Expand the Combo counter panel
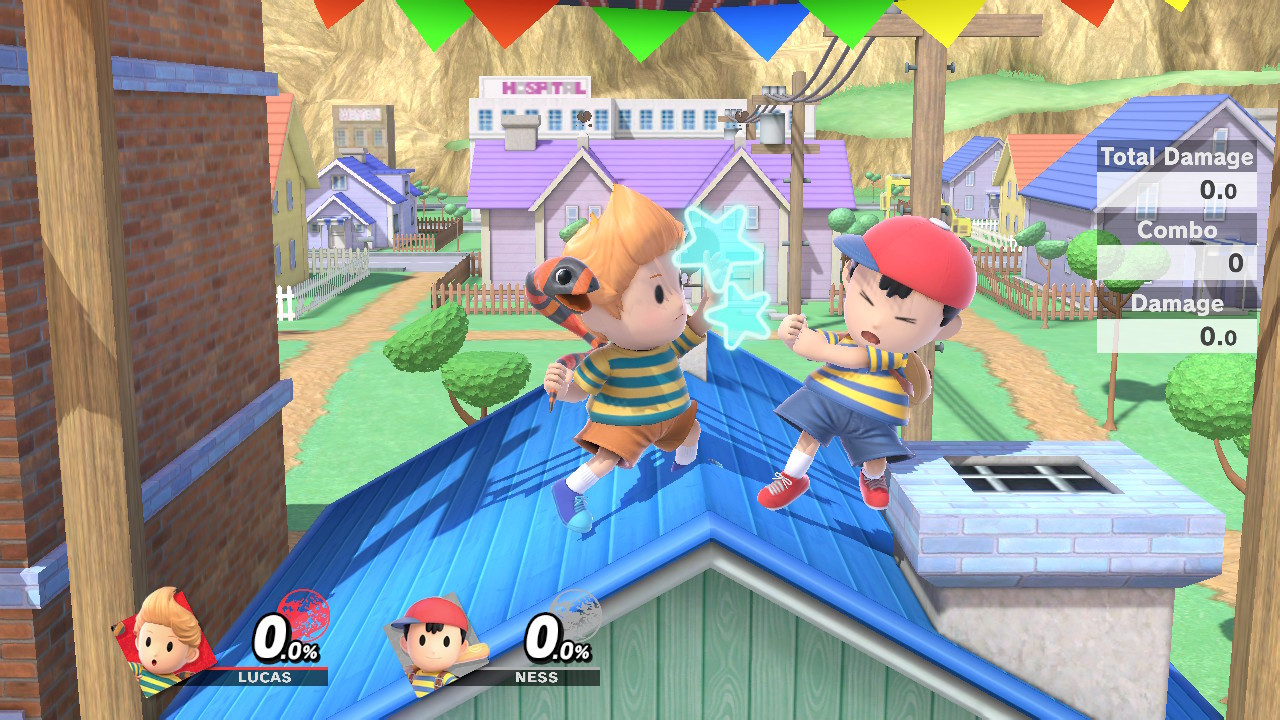This screenshot has width=1280, height=720. click(1176, 230)
